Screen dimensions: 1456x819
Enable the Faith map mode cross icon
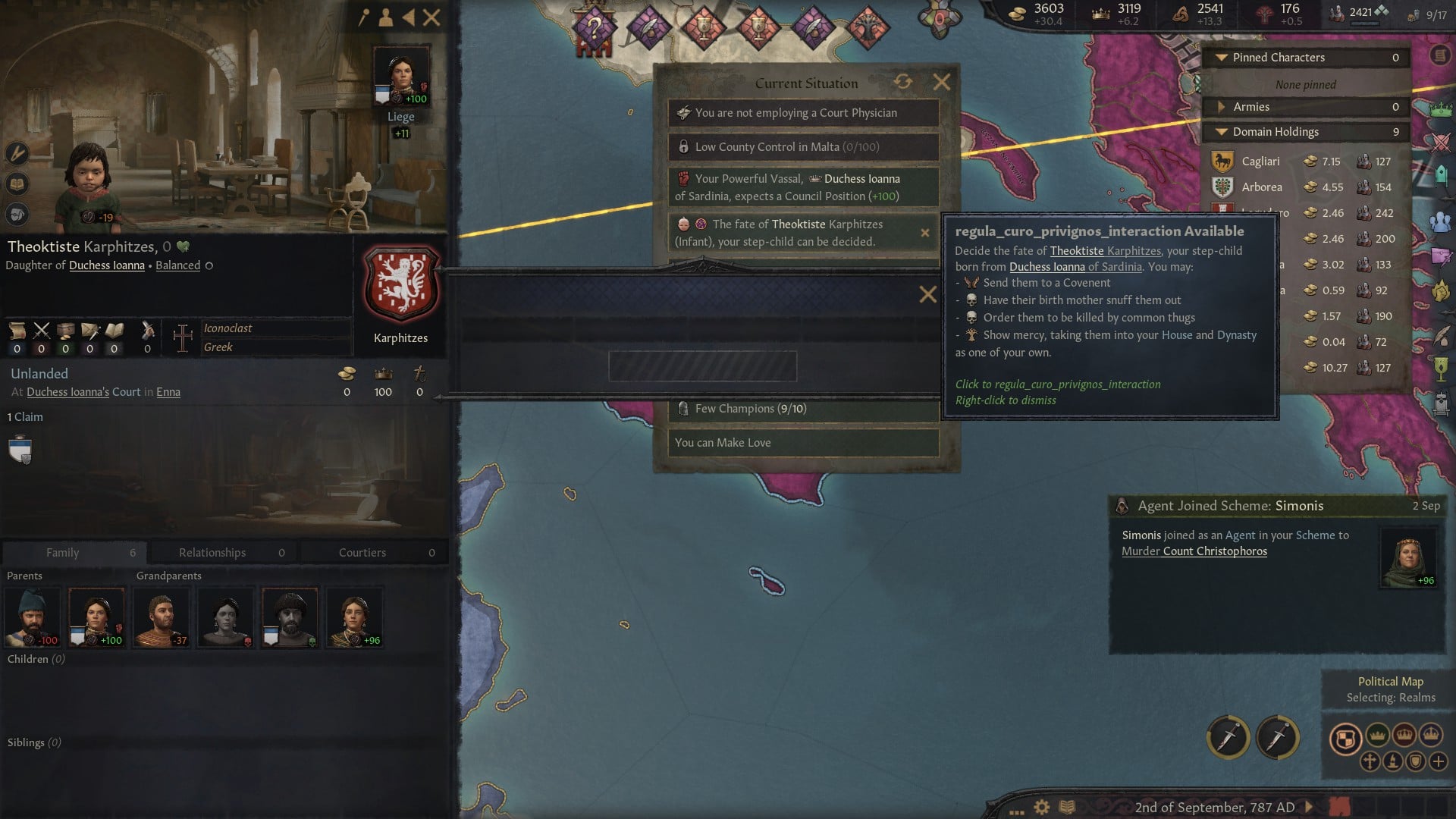click(x=1370, y=762)
